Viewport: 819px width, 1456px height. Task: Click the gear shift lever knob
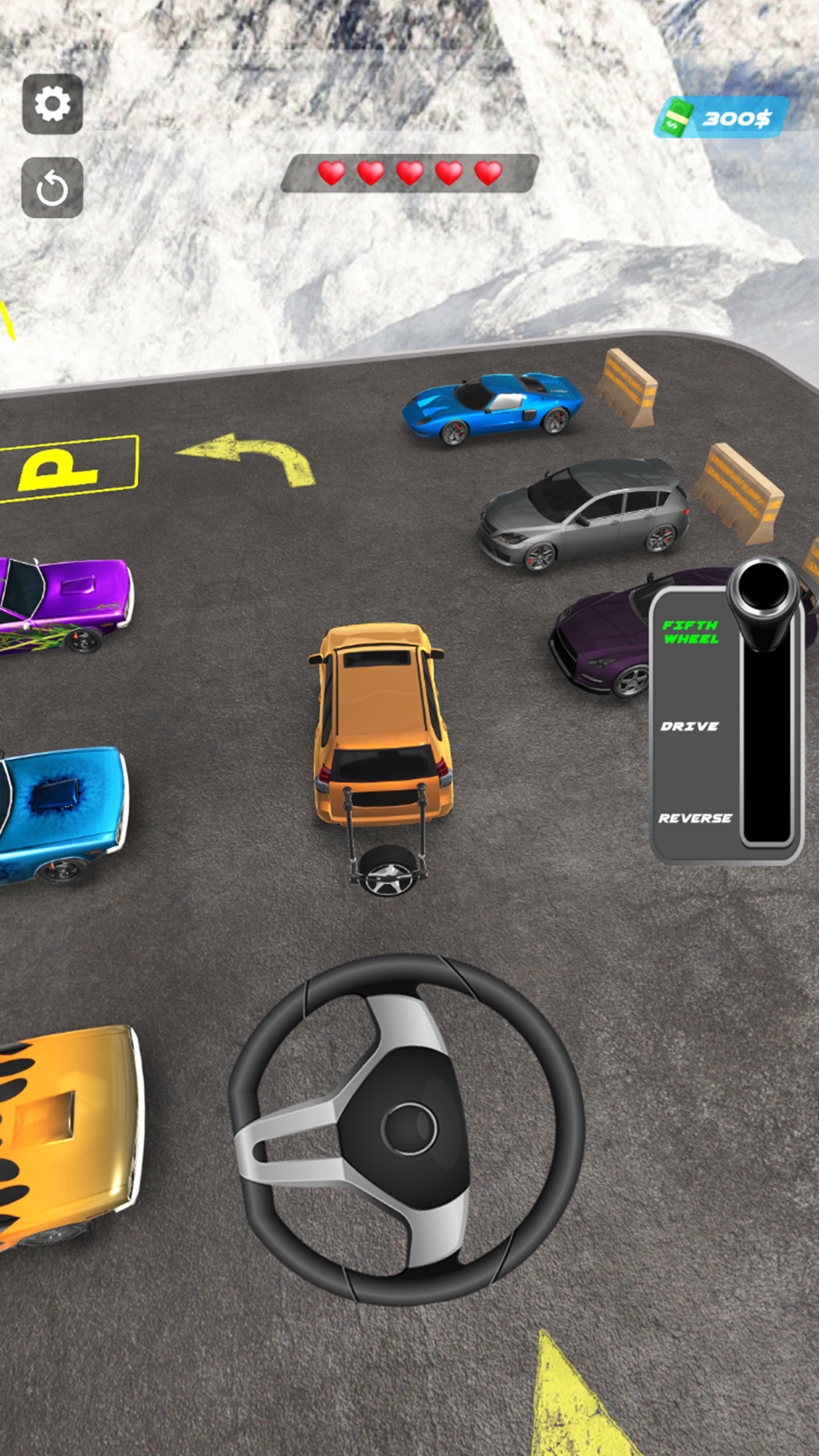[x=764, y=588]
